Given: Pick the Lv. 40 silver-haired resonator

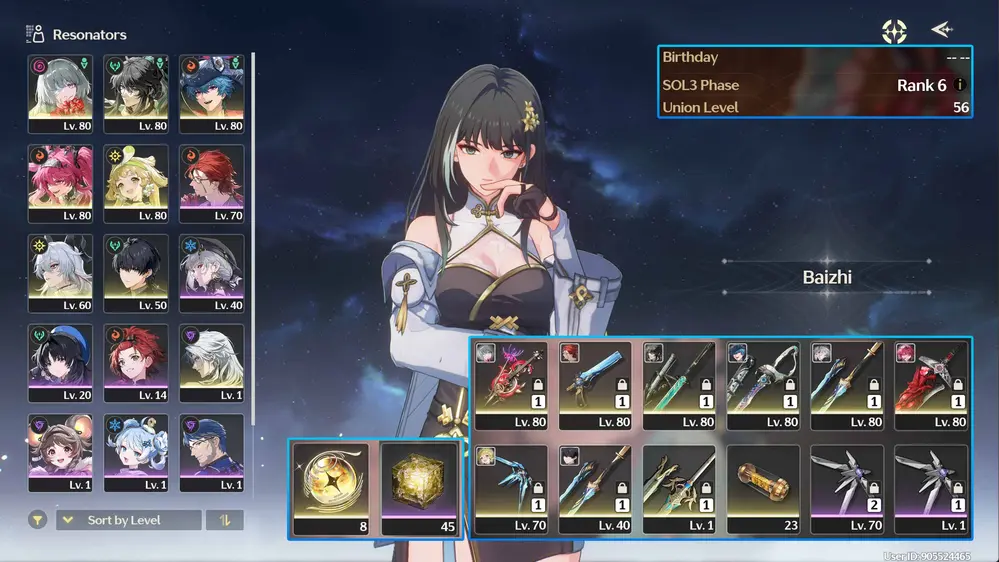Looking at the screenshot, I should pyautogui.click(x=212, y=273).
